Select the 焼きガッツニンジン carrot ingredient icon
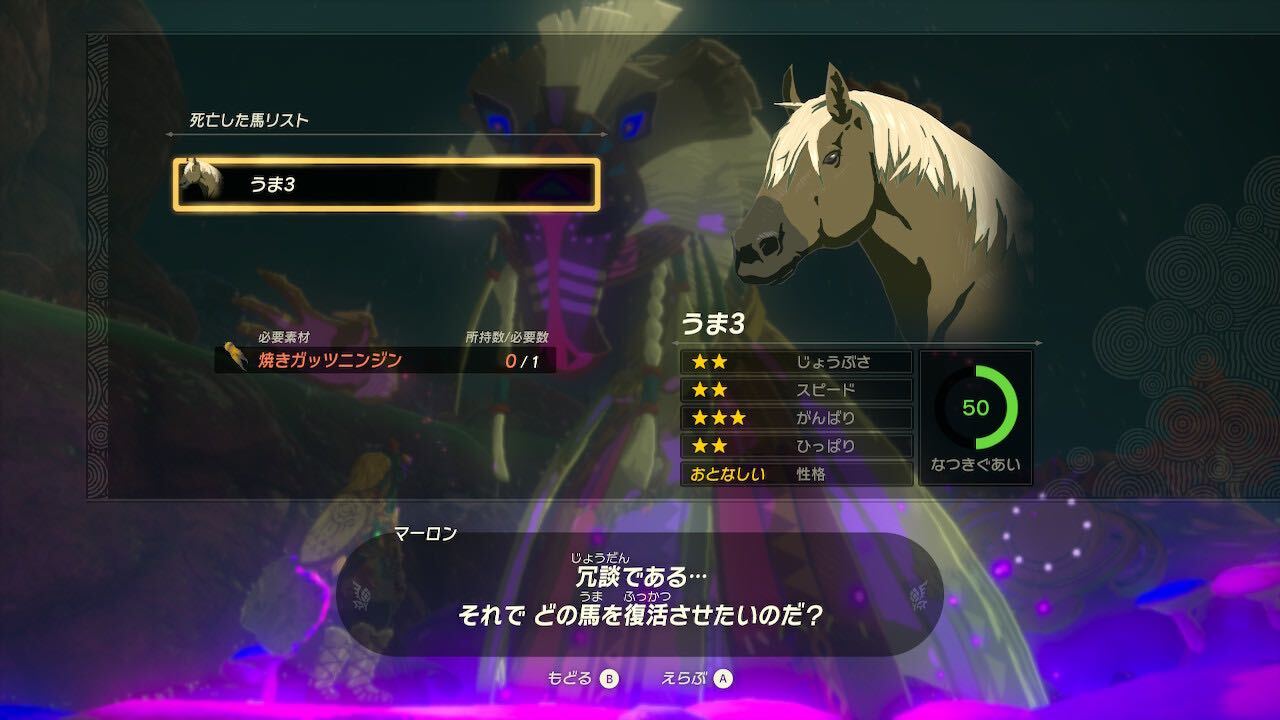 pos(234,354)
